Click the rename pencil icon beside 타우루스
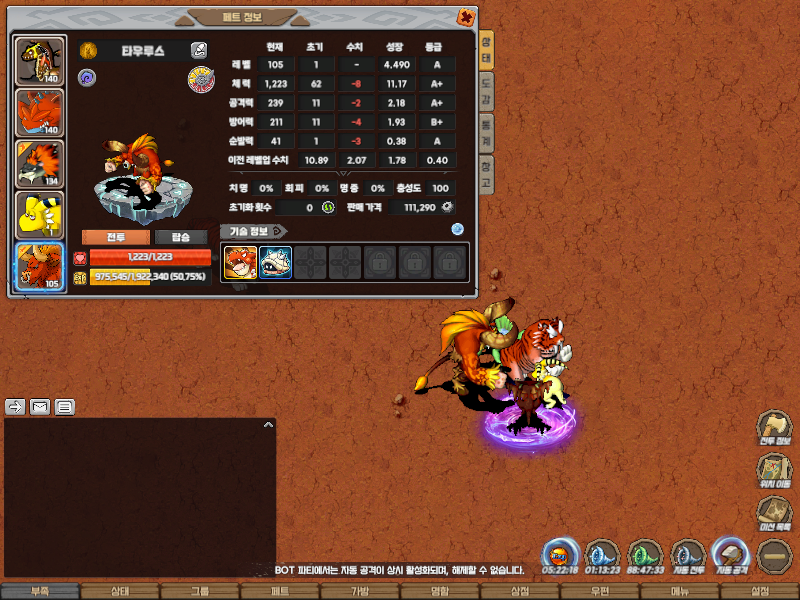800x600 pixels. click(199, 50)
